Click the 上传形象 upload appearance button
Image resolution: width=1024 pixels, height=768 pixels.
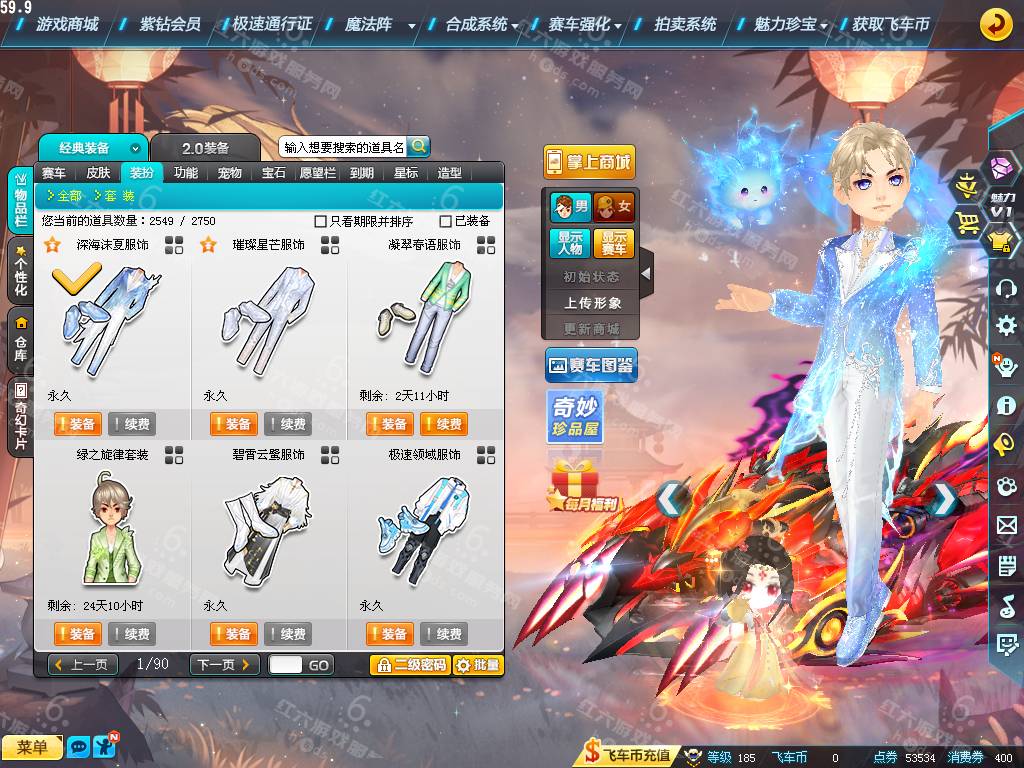[x=592, y=302]
